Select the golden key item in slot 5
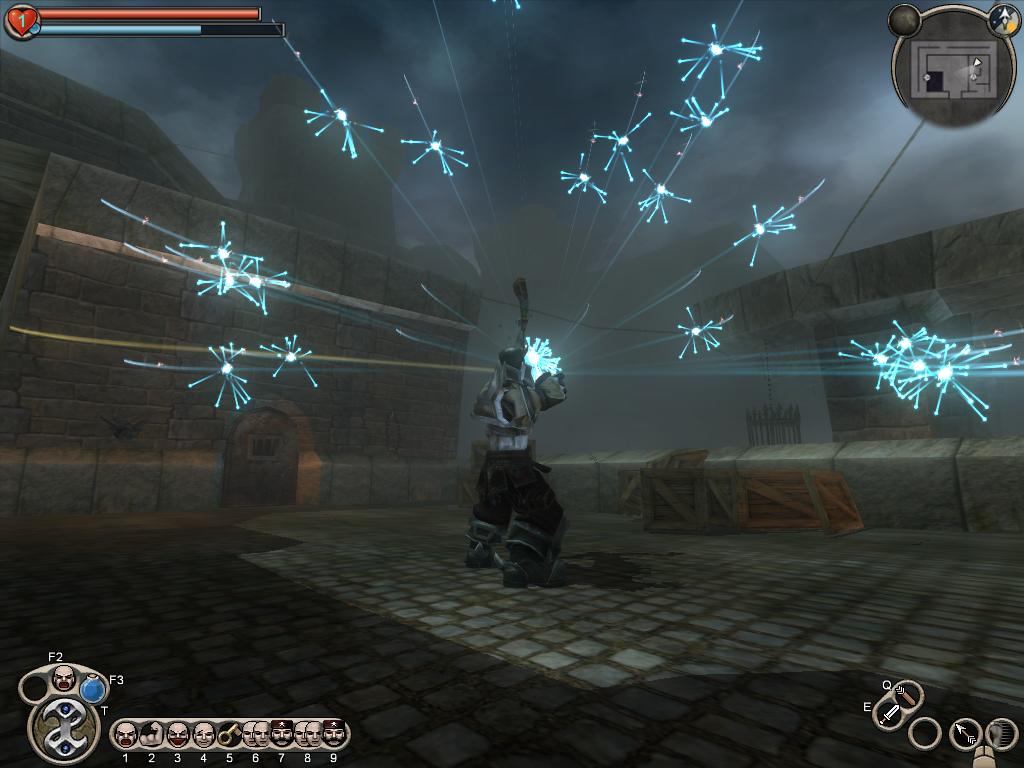 point(230,736)
